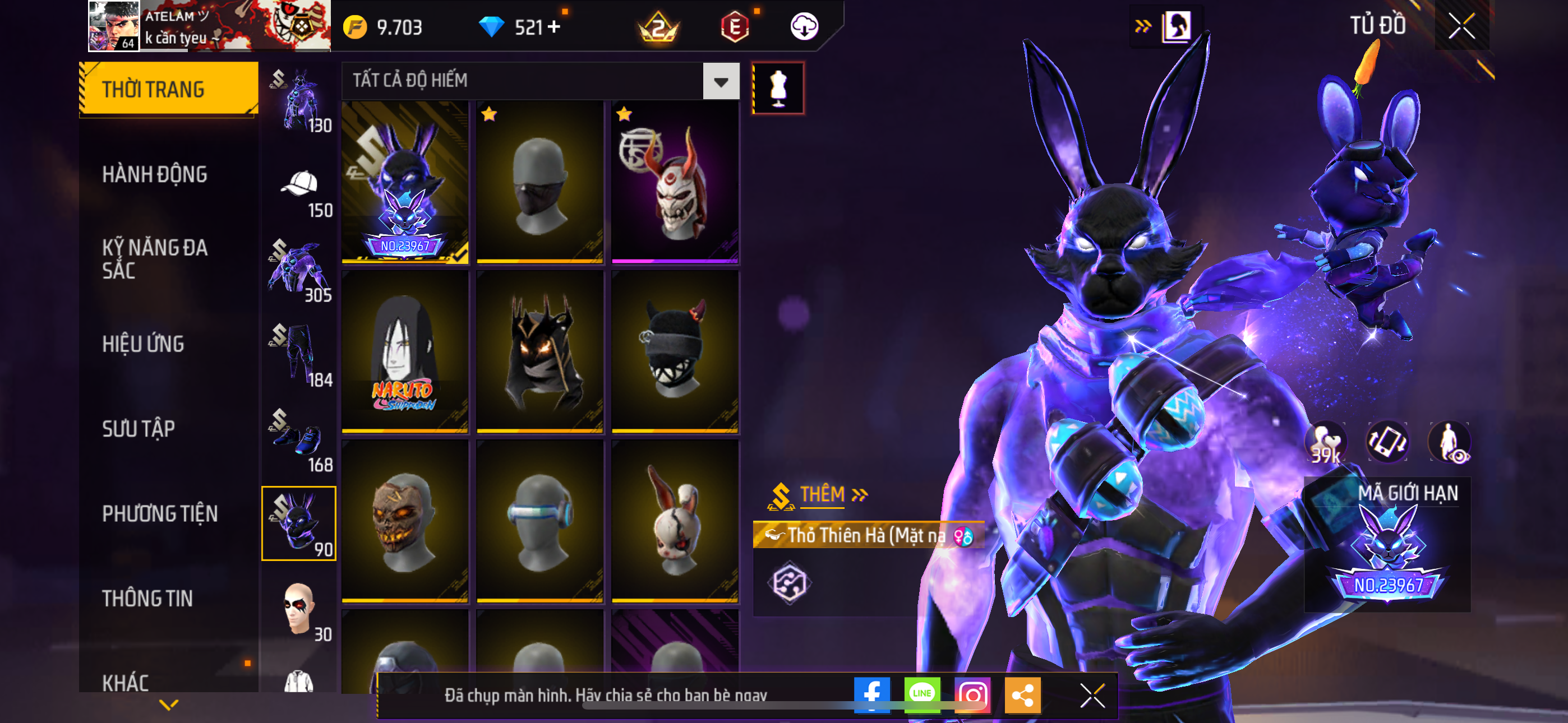The height and width of the screenshot is (723, 1568).
Task: Open the Phương Tiện category
Action: [159, 513]
